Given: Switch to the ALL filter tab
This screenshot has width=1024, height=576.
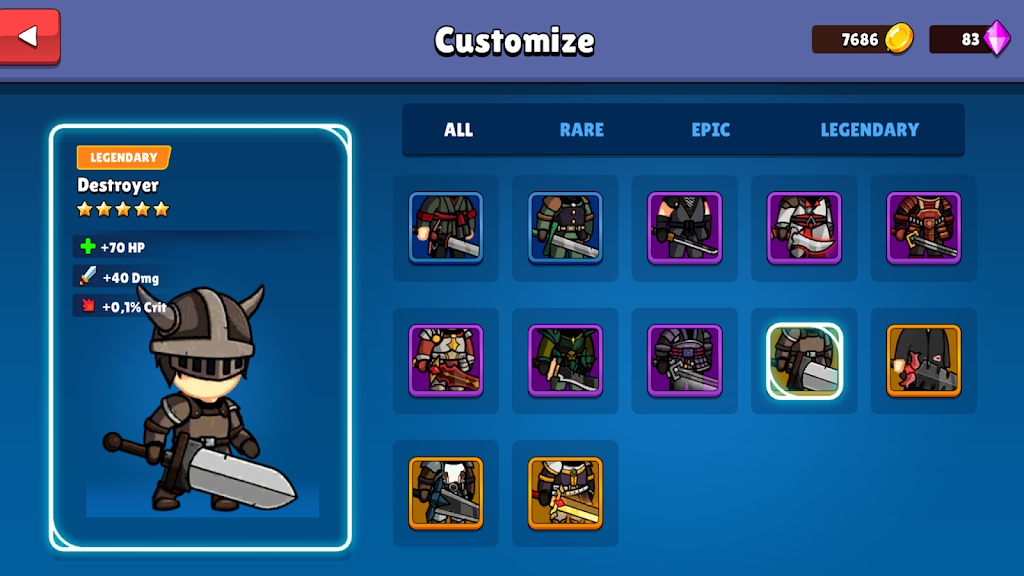Looking at the screenshot, I should click(459, 130).
